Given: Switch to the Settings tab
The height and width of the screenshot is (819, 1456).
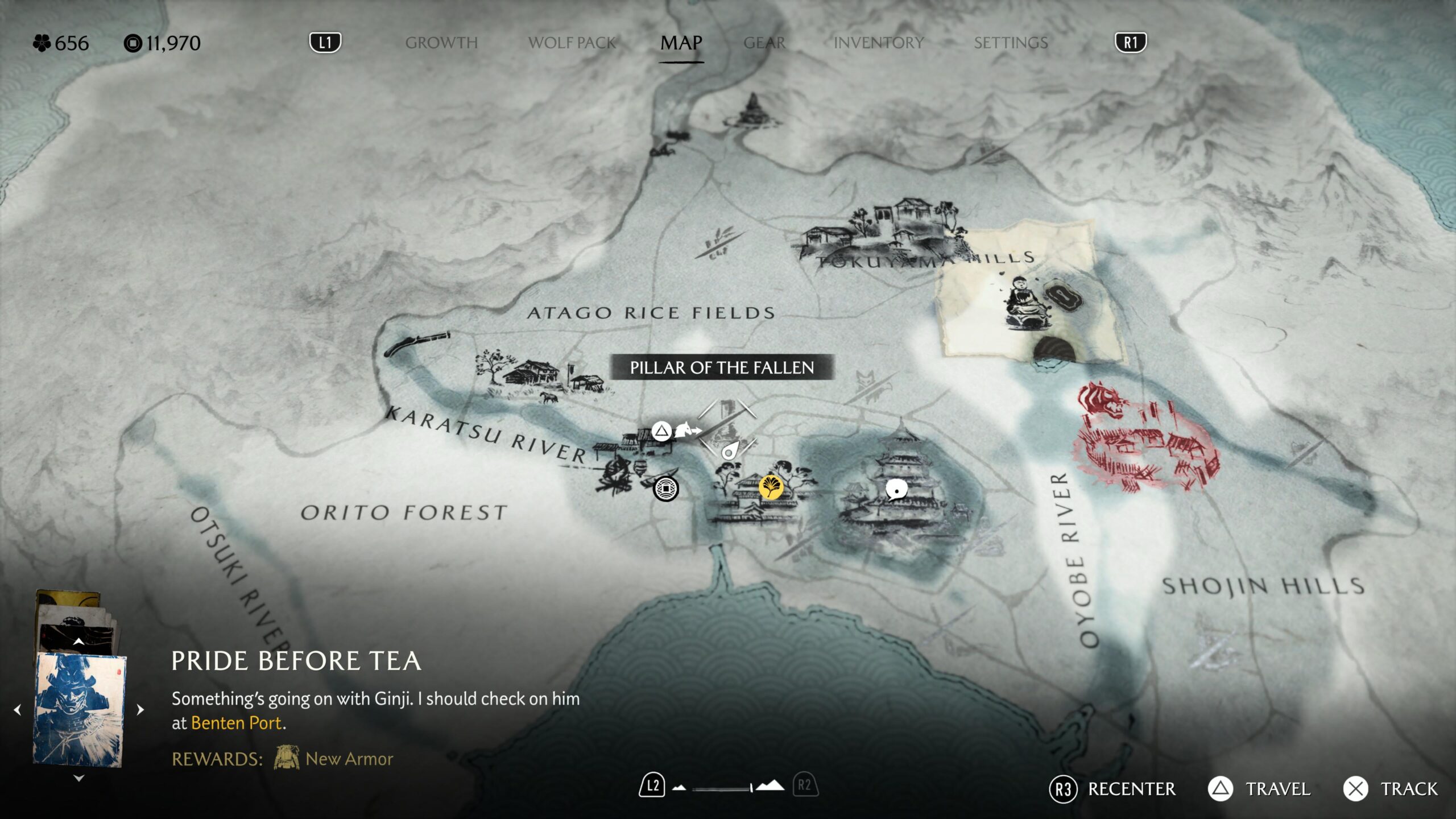Looking at the screenshot, I should pos(1011,43).
